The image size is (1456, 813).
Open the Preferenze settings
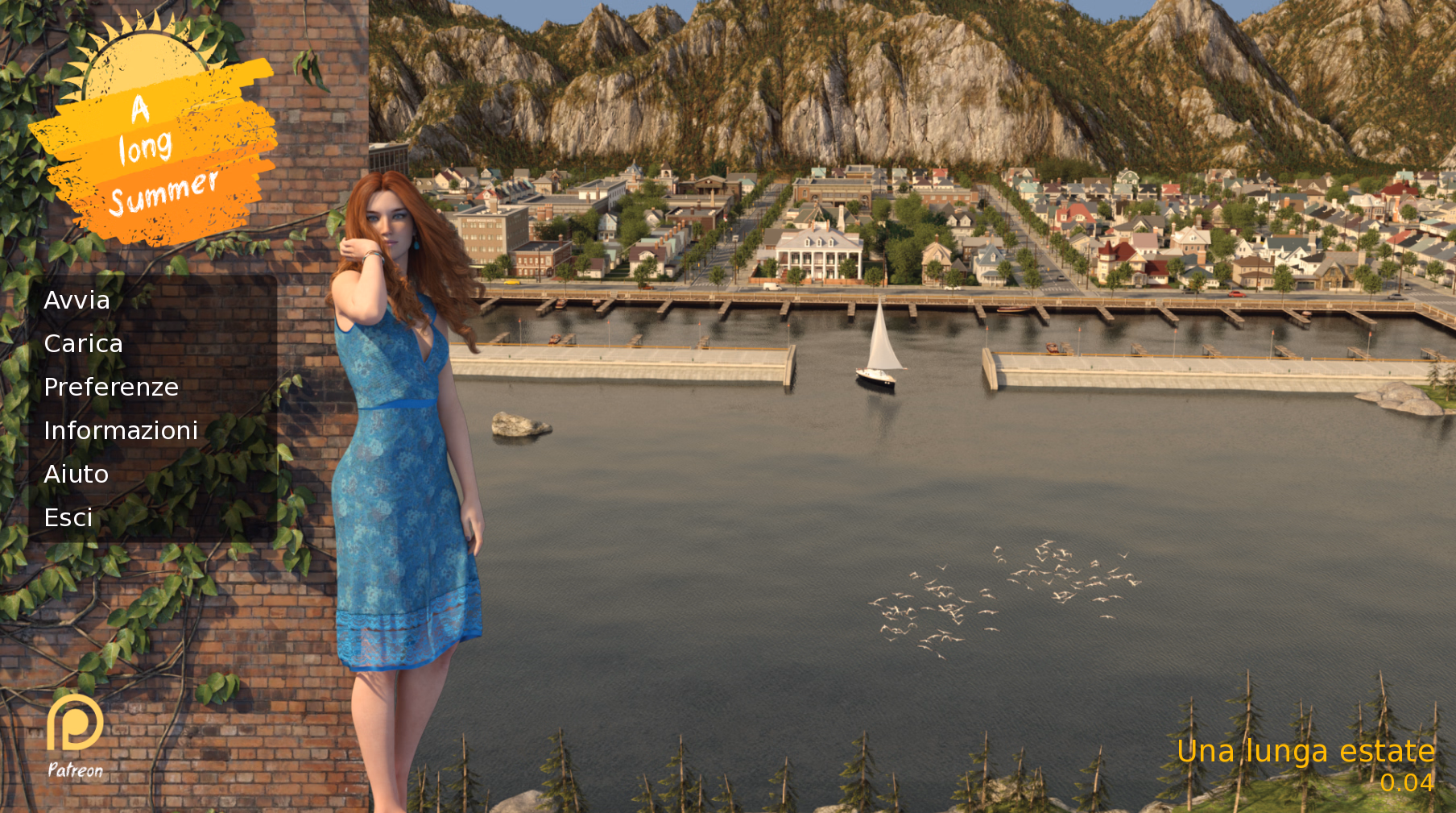pos(111,388)
